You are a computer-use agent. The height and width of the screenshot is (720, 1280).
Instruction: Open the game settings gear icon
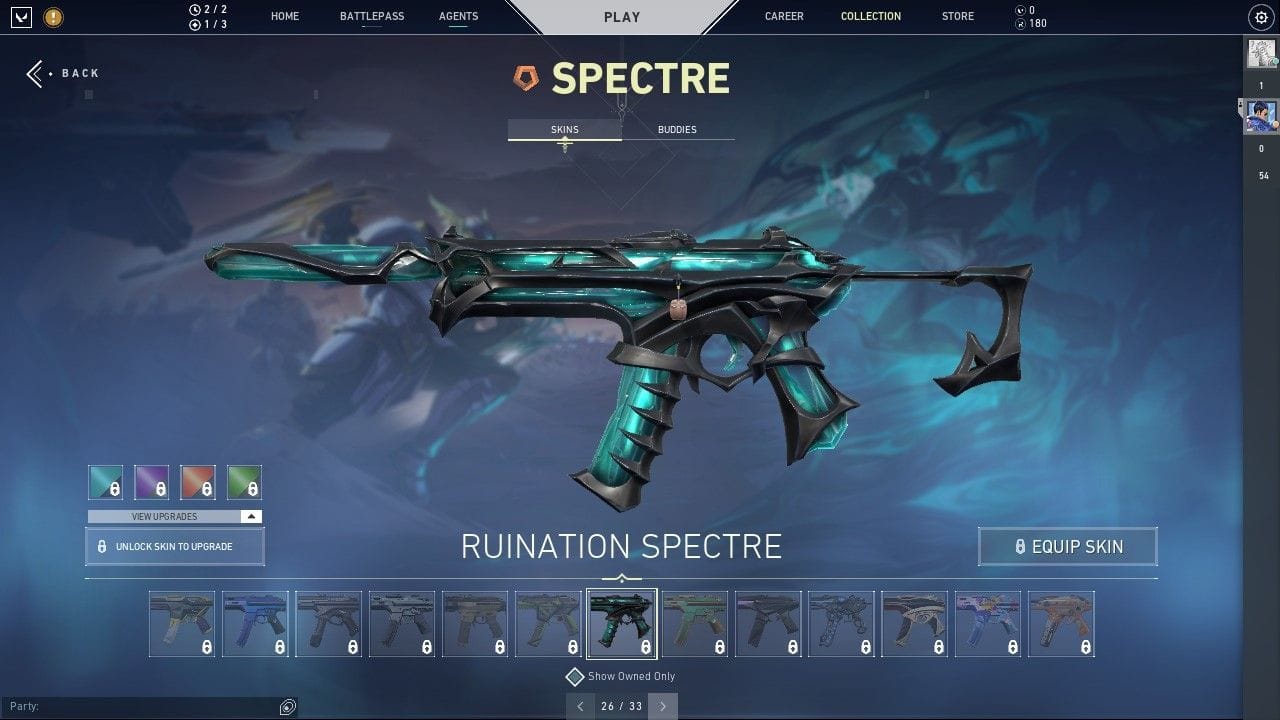point(1260,16)
